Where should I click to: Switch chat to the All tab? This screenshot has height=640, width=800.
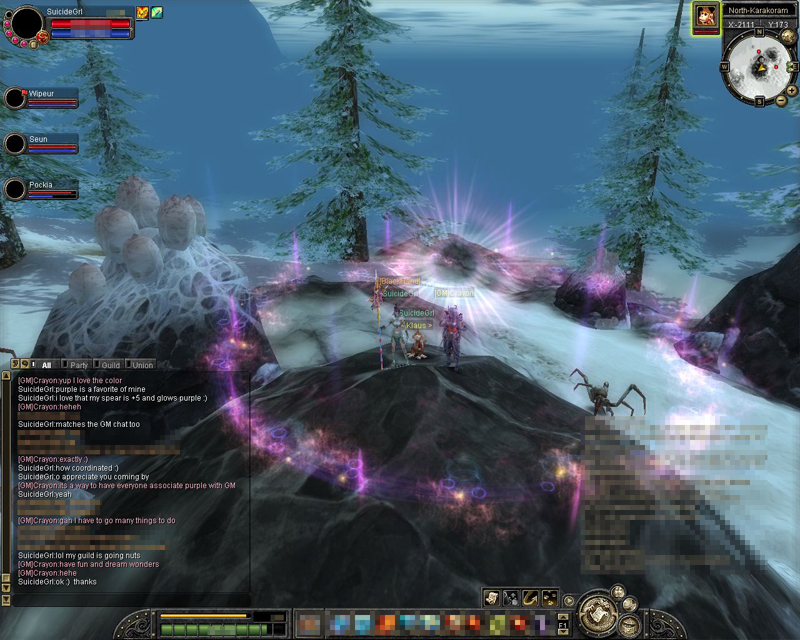[x=46, y=365]
